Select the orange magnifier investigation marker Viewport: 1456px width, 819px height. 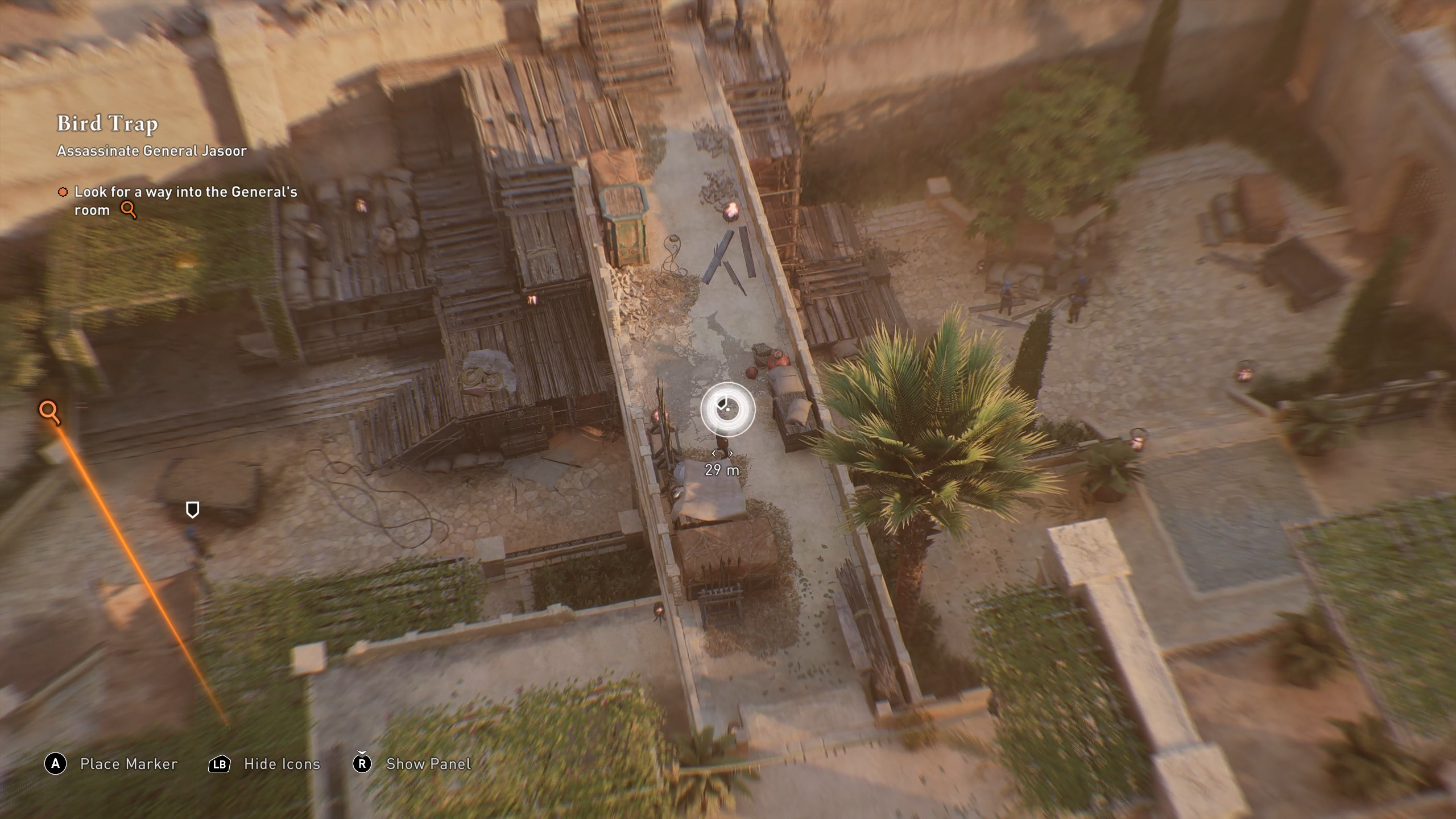click(x=49, y=411)
